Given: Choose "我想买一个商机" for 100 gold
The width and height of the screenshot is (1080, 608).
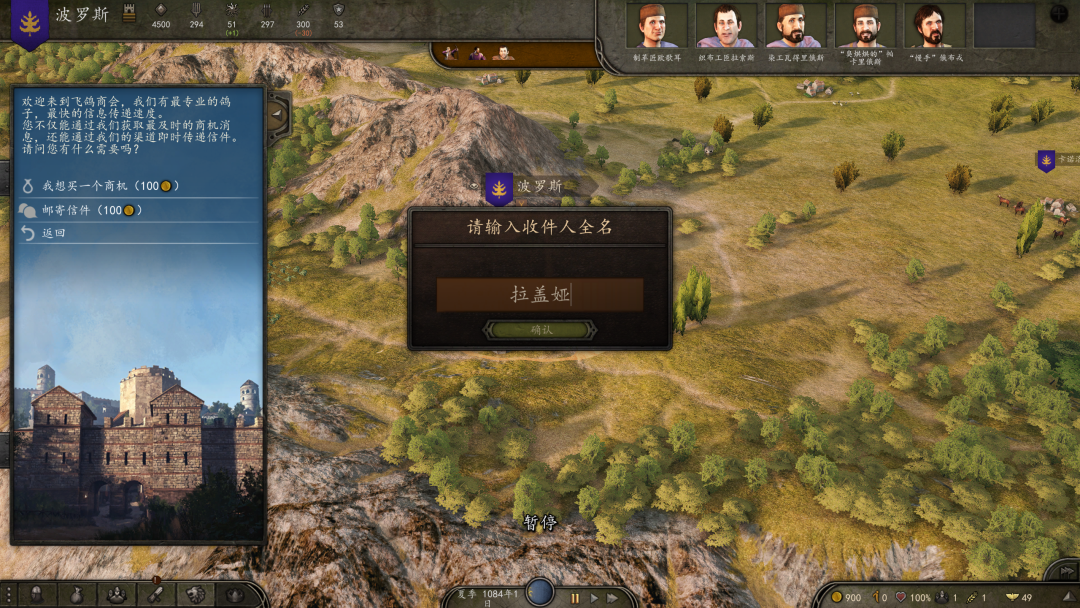Looking at the screenshot, I should pos(100,186).
